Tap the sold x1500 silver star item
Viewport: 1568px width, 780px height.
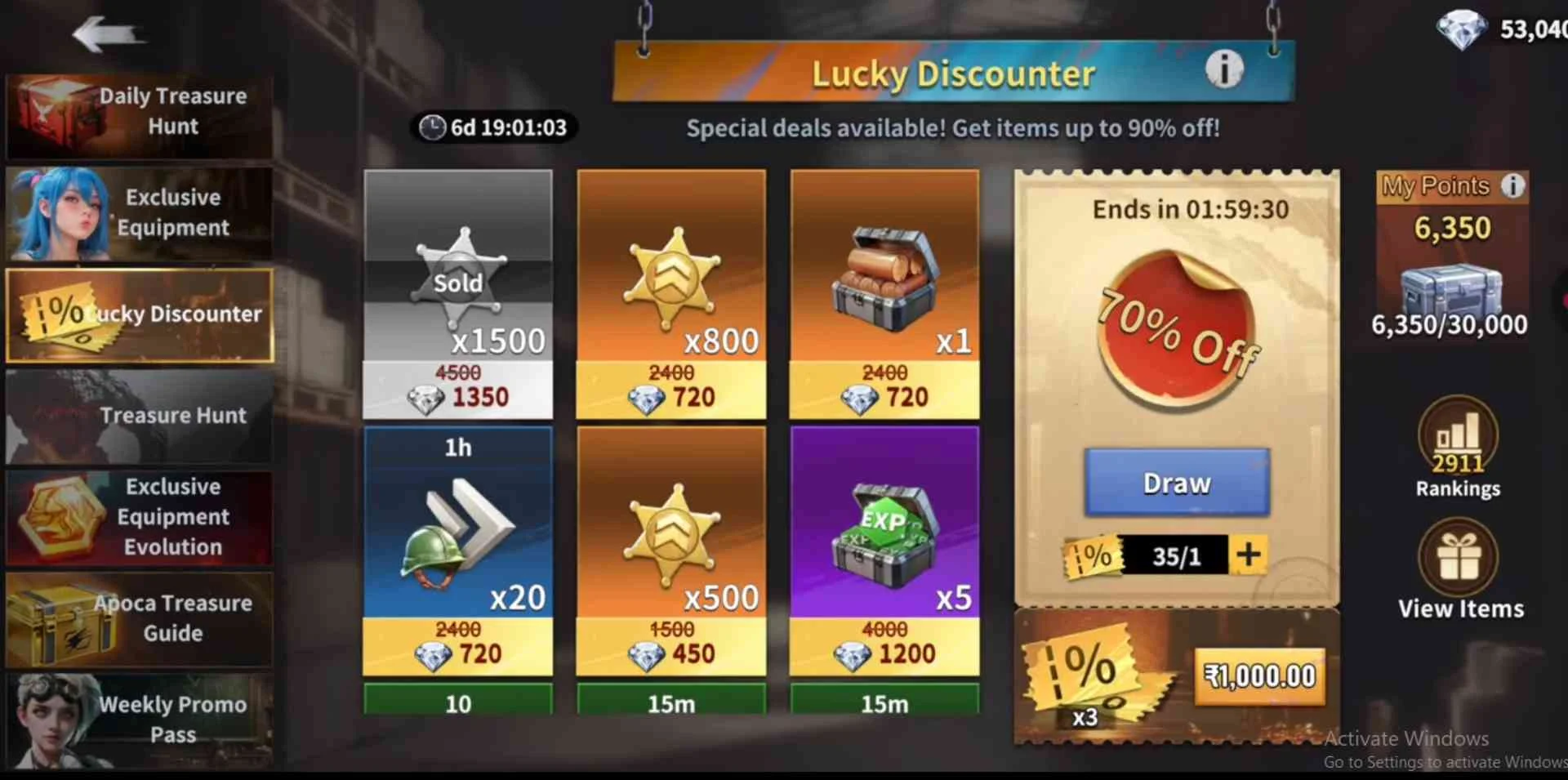pyautogui.click(x=458, y=294)
